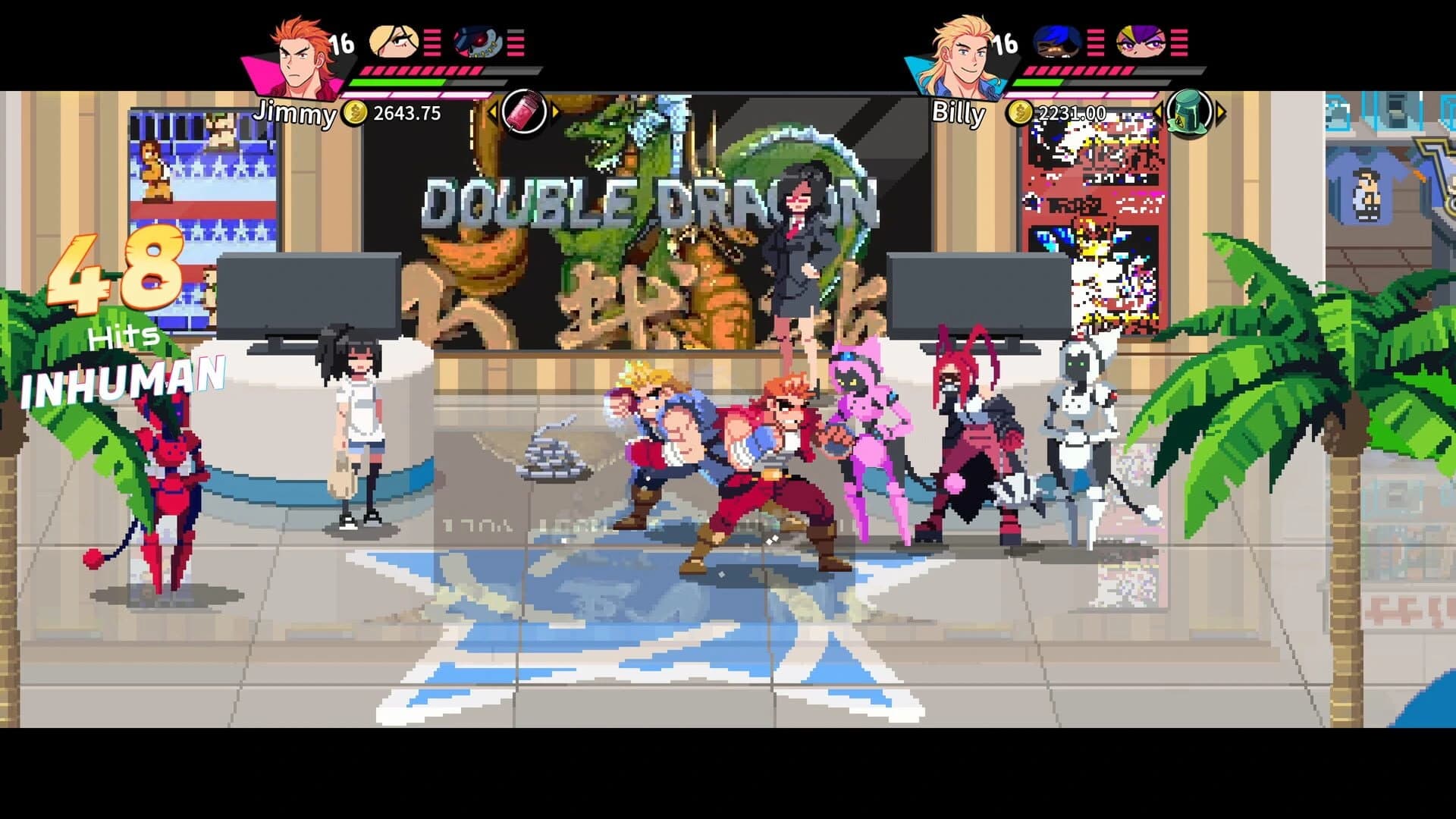This screenshot has width=1456, height=819.
Task: Toggle to next item with right arrow
Action: coord(556,112)
